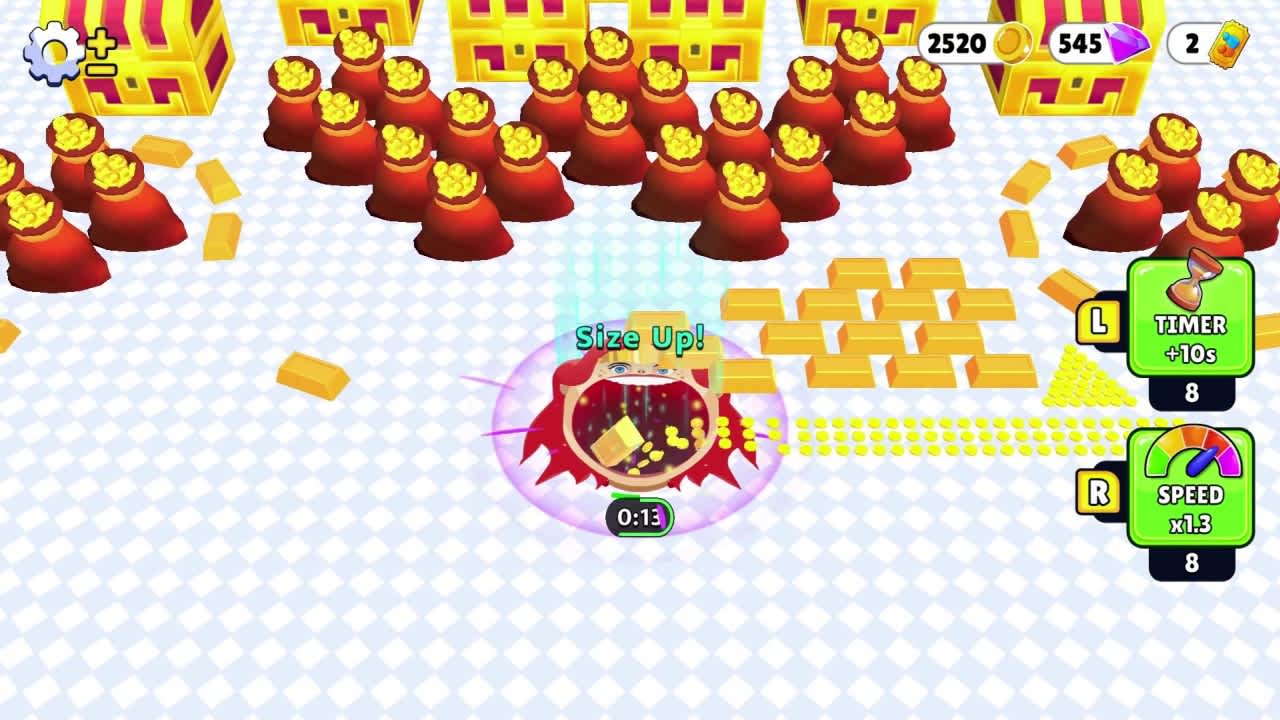
Task: Activate the SPEED x1.3 booster
Action: (x=1192, y=495)
